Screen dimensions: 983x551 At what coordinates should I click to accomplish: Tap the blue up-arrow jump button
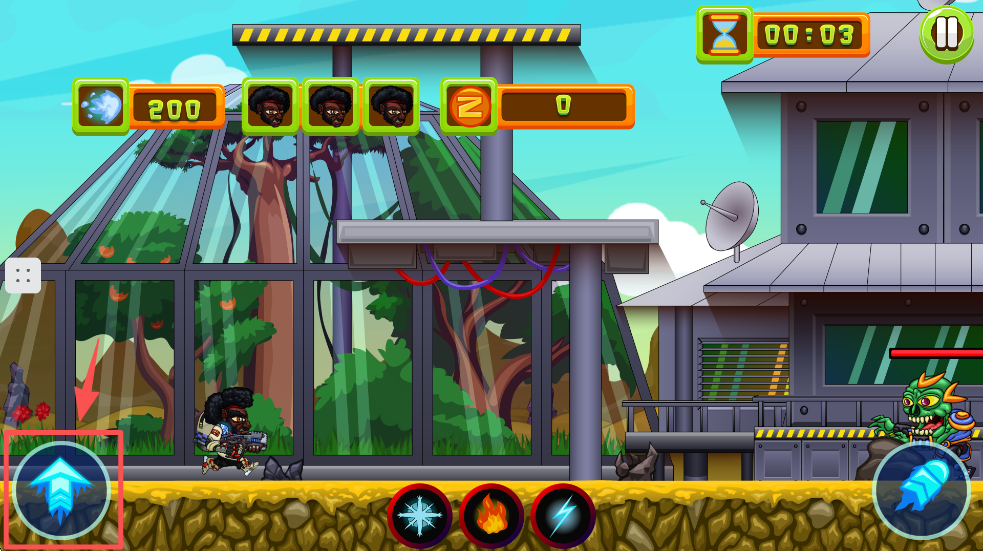tap(61, 490)
